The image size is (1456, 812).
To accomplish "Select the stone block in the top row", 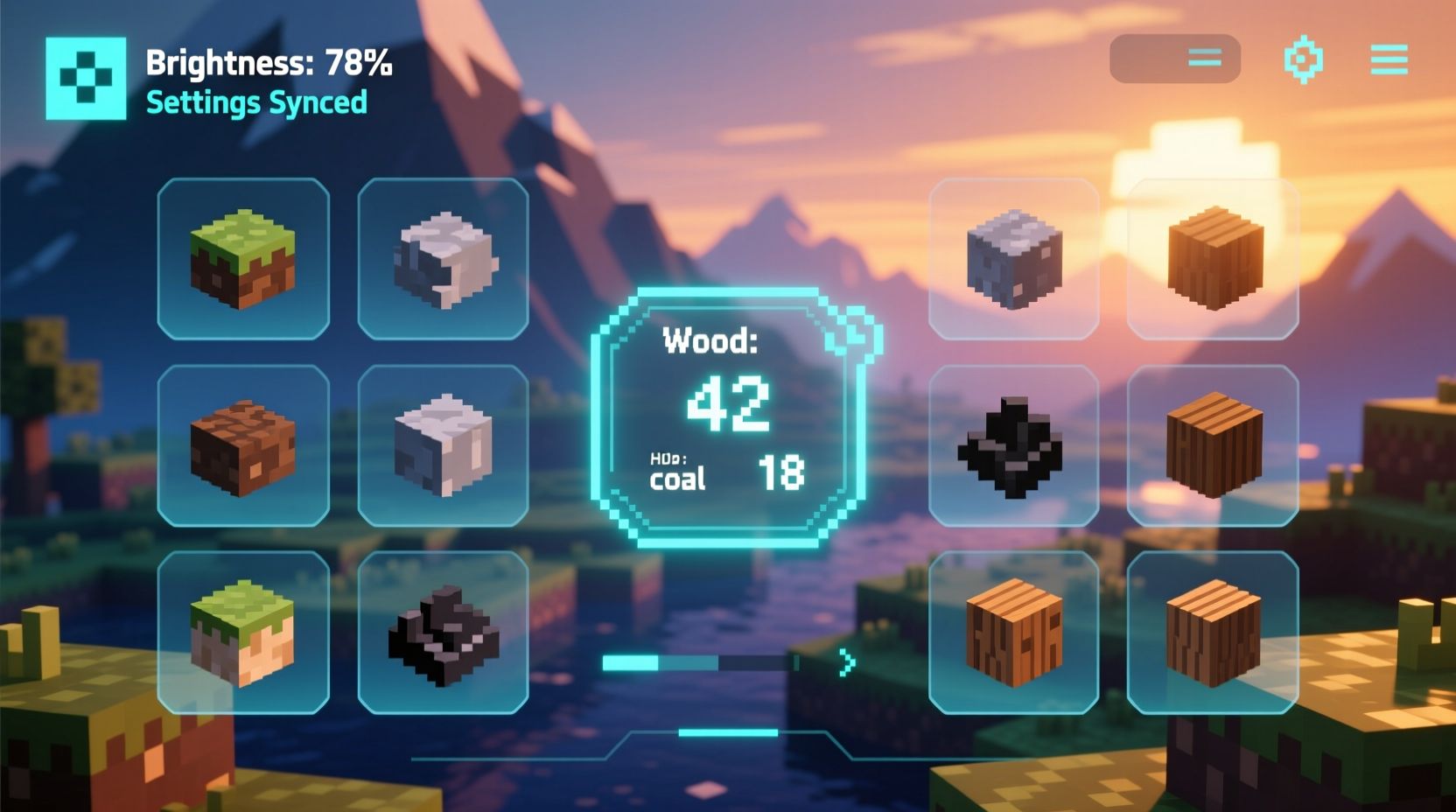I will 444,256.
